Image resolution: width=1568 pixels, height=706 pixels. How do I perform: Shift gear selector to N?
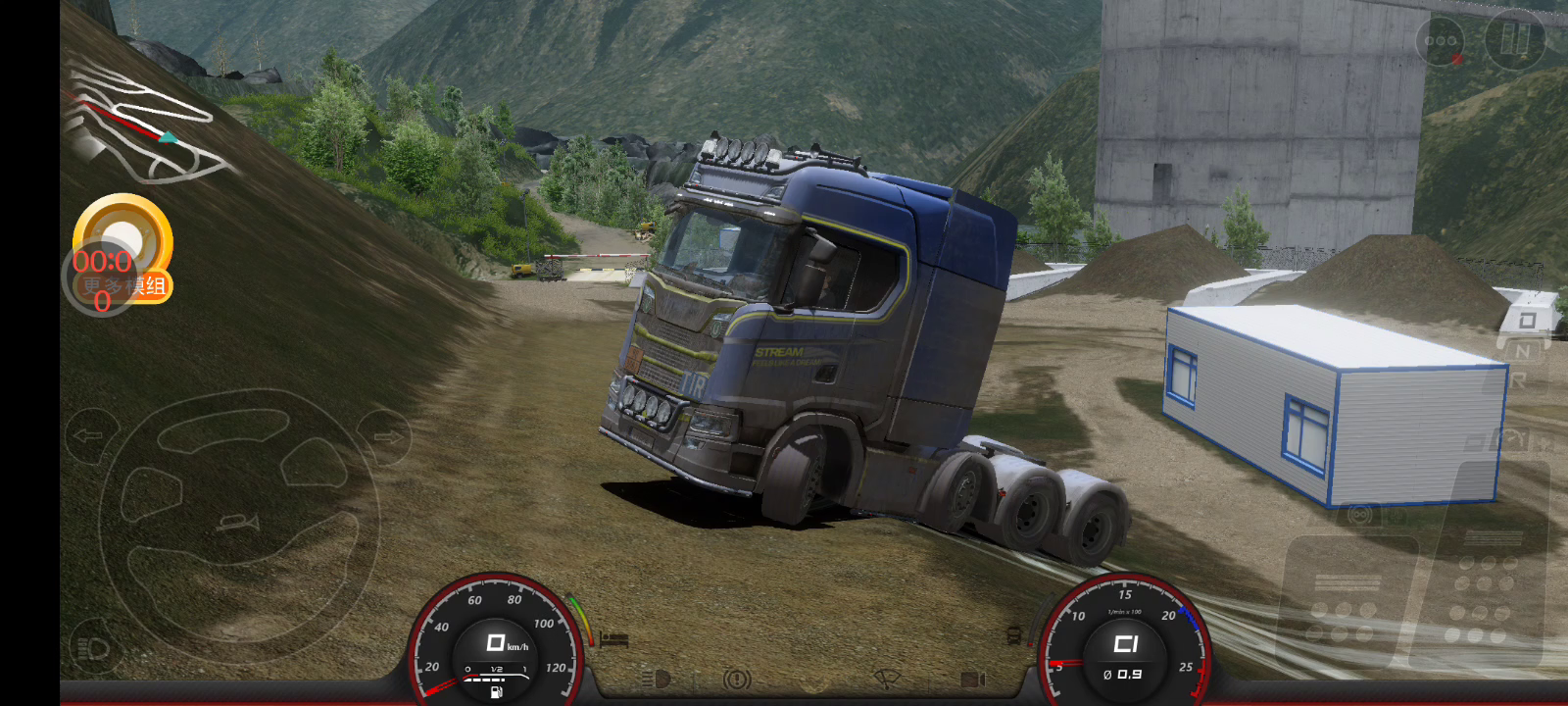click(x=1522, y=350)
